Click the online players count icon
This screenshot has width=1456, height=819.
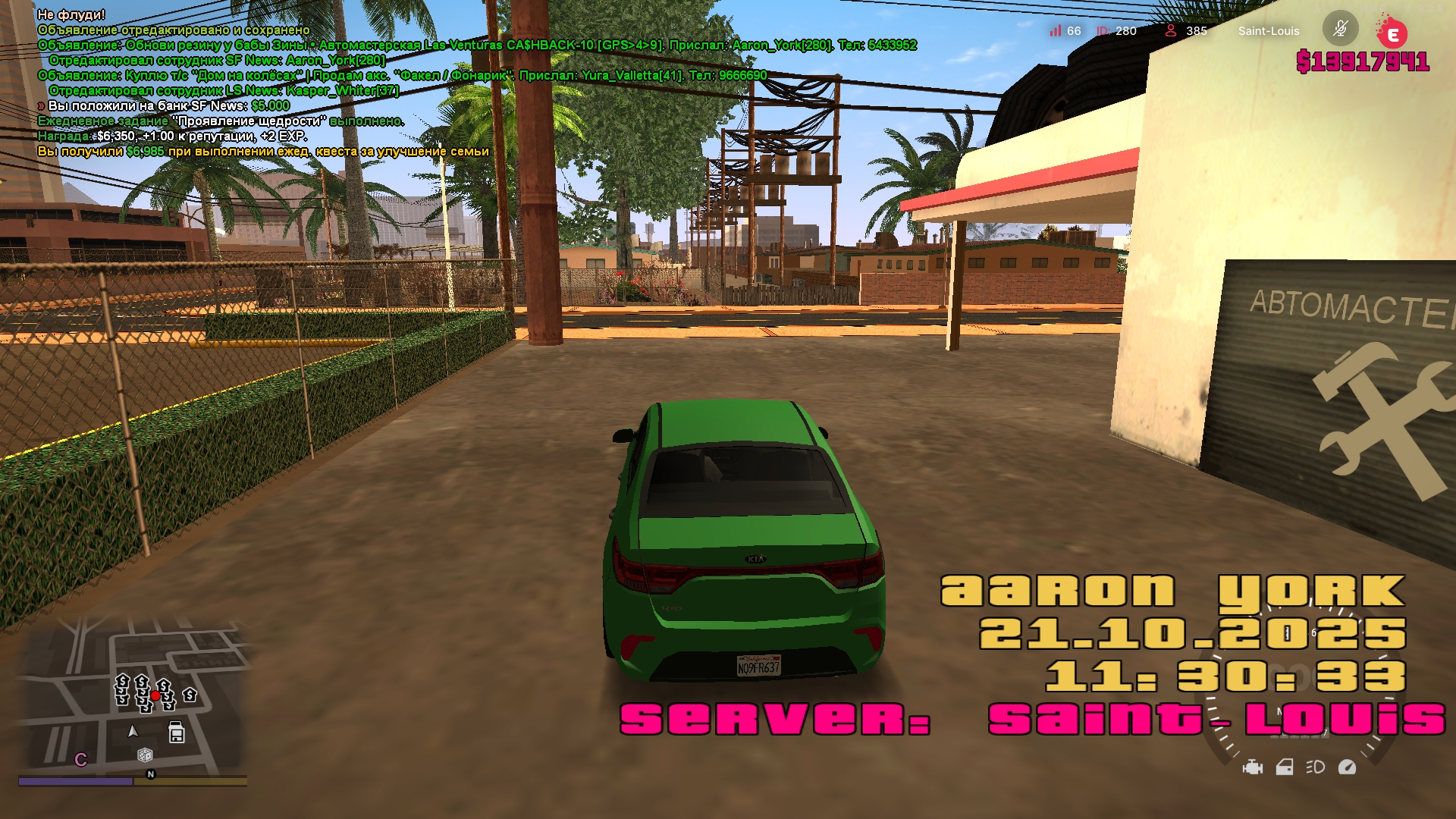coord(1171,30)
